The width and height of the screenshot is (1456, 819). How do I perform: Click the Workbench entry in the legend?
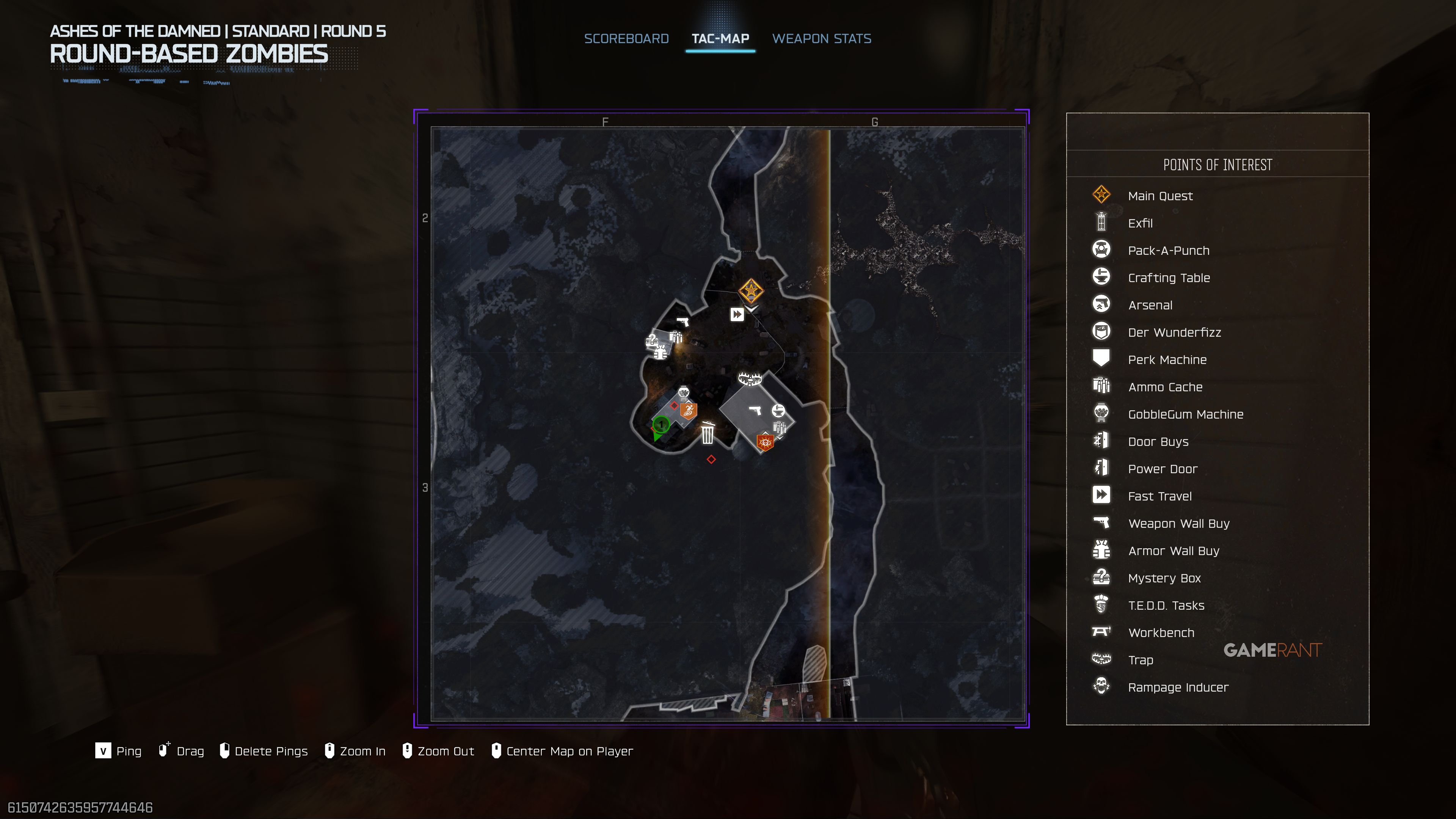click(1161, 632)
